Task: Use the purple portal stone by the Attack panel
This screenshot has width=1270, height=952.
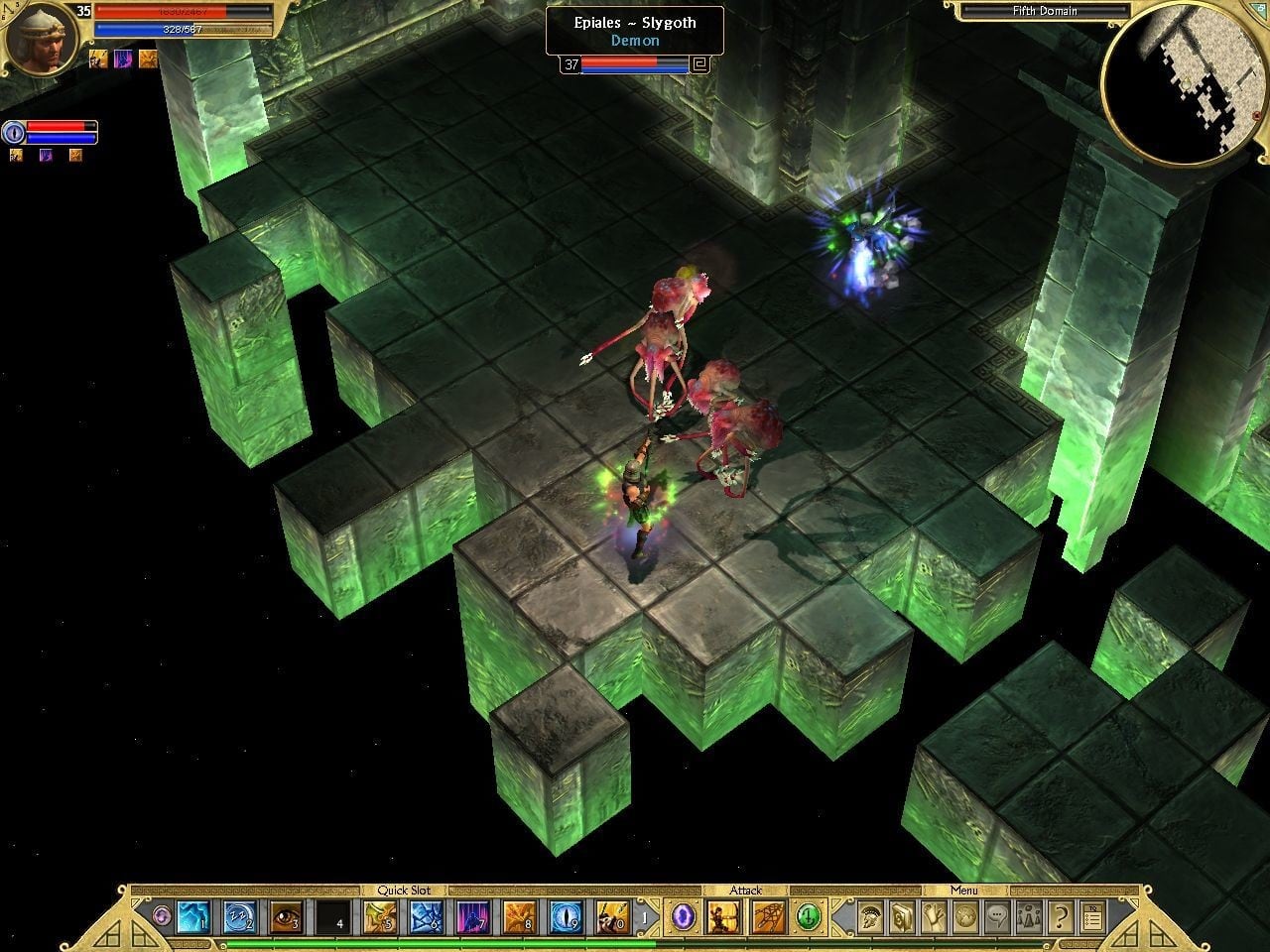Action: tap(681, 917)
